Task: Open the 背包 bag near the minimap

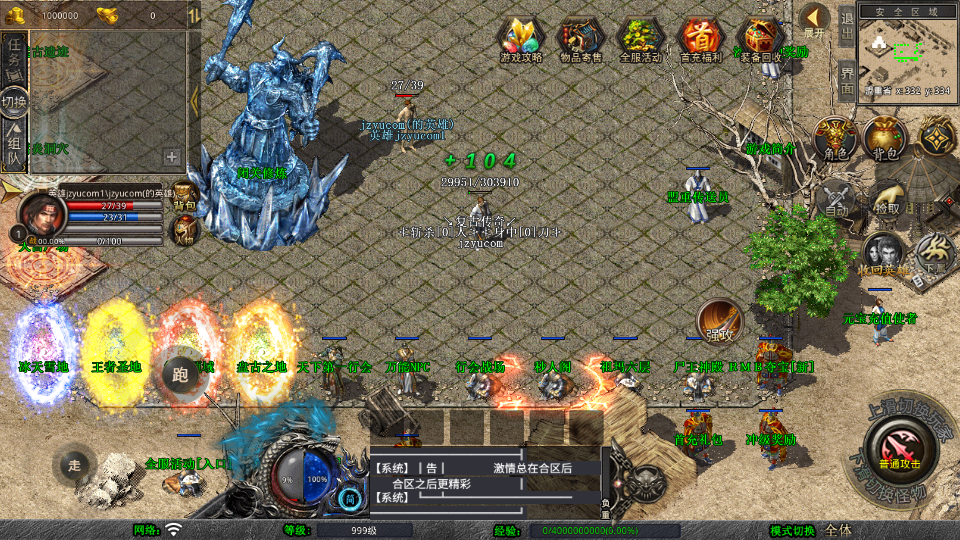Action: [x=885, y=138]
